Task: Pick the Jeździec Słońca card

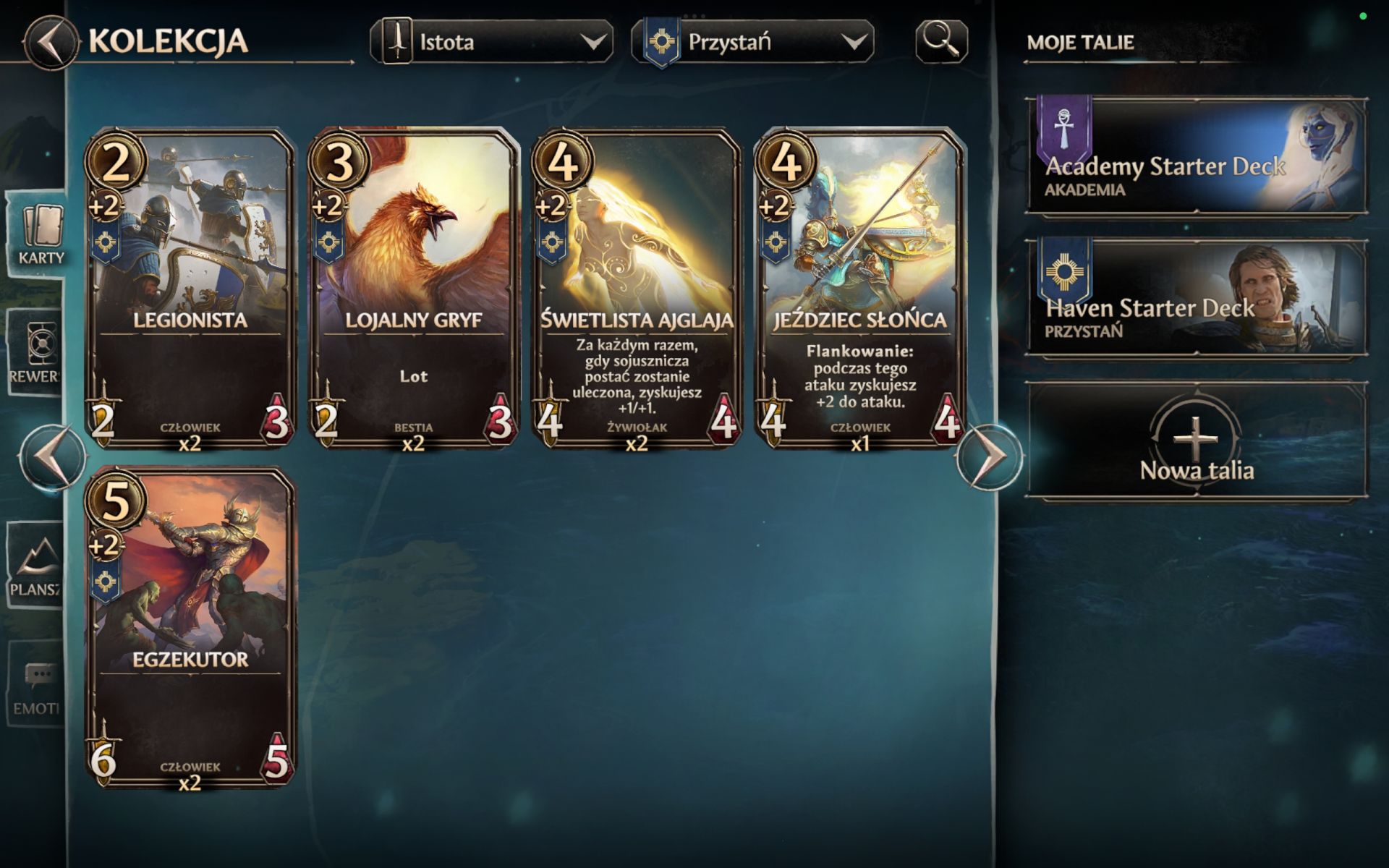Action: coord(860,288)
